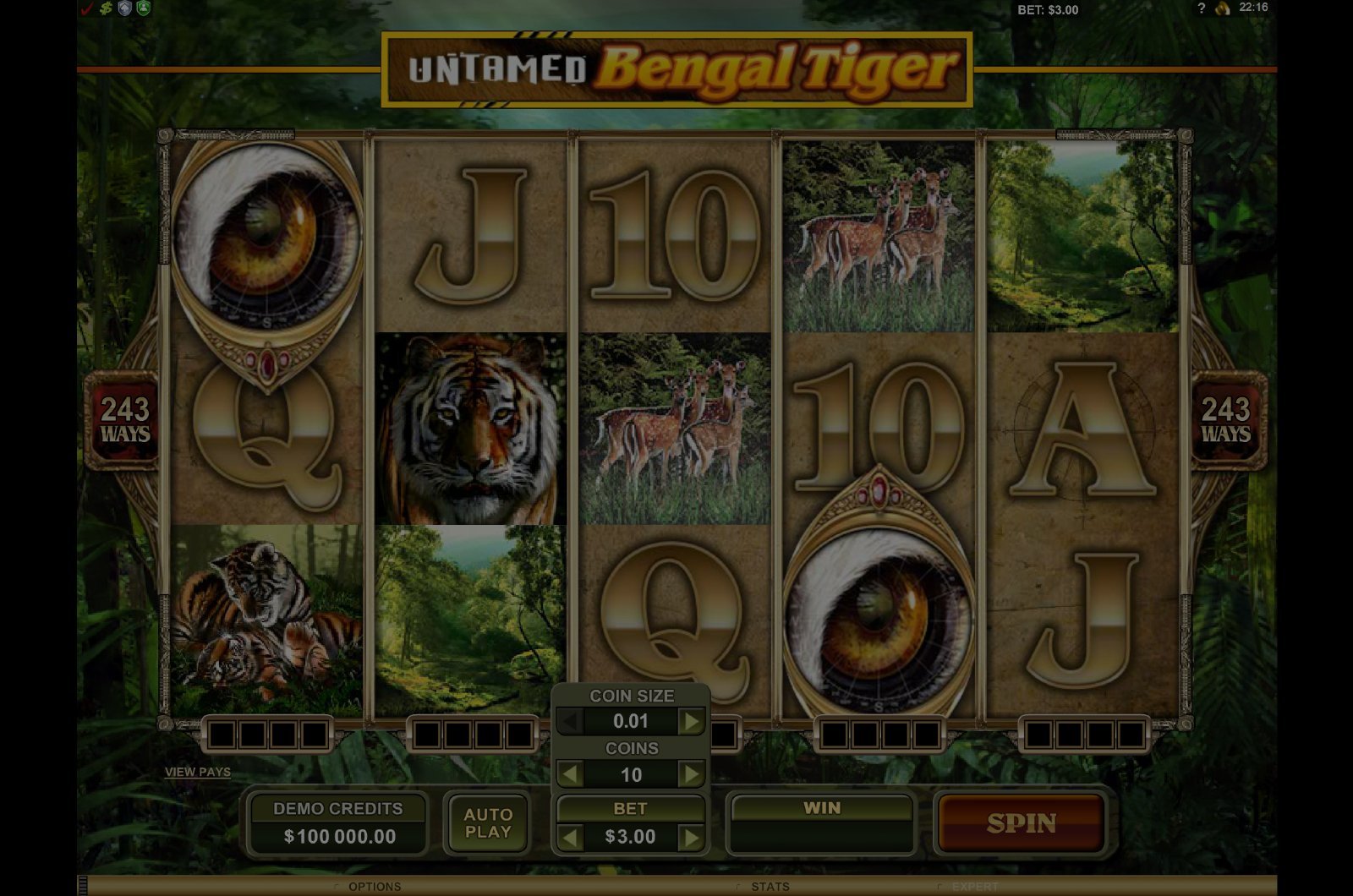Open help with the question mark icon
Viewport: 1353px width, 896px height.
click(1201, 8)
